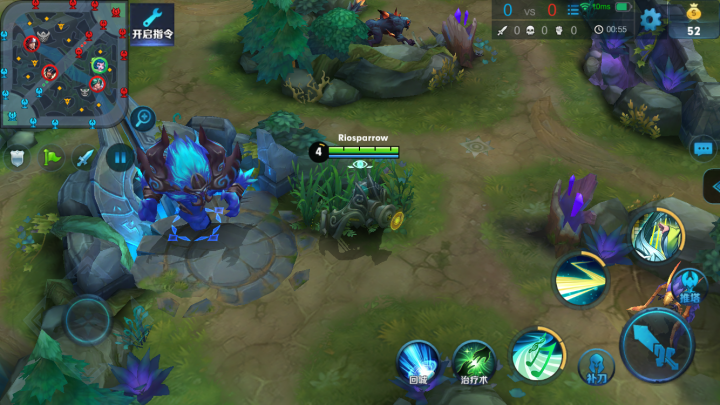The width and height of the screenshot is (720, 405).
Task: Tap the 推塔 attack tower button
Action: (690, 287)
